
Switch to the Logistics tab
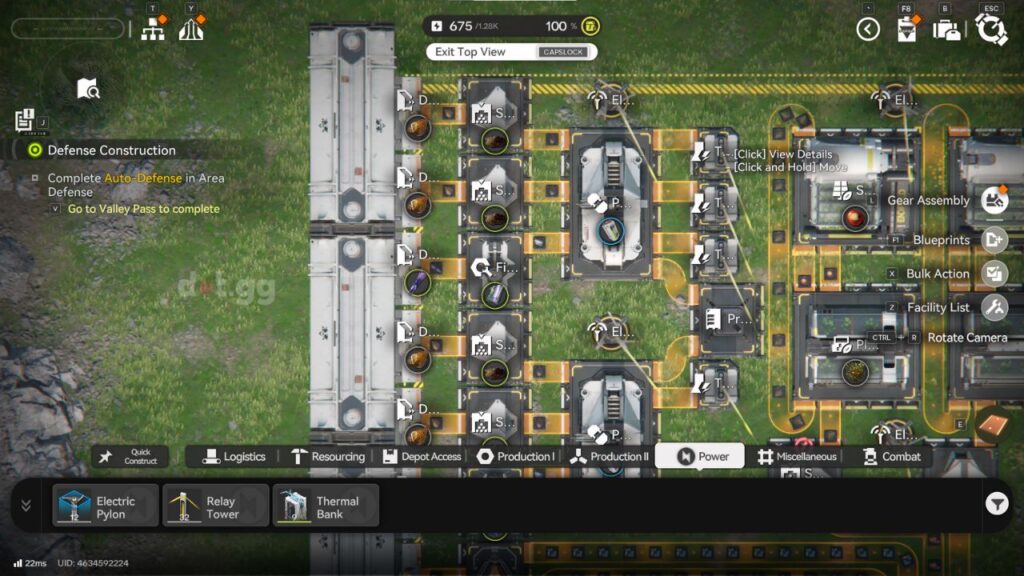[235, 457]
